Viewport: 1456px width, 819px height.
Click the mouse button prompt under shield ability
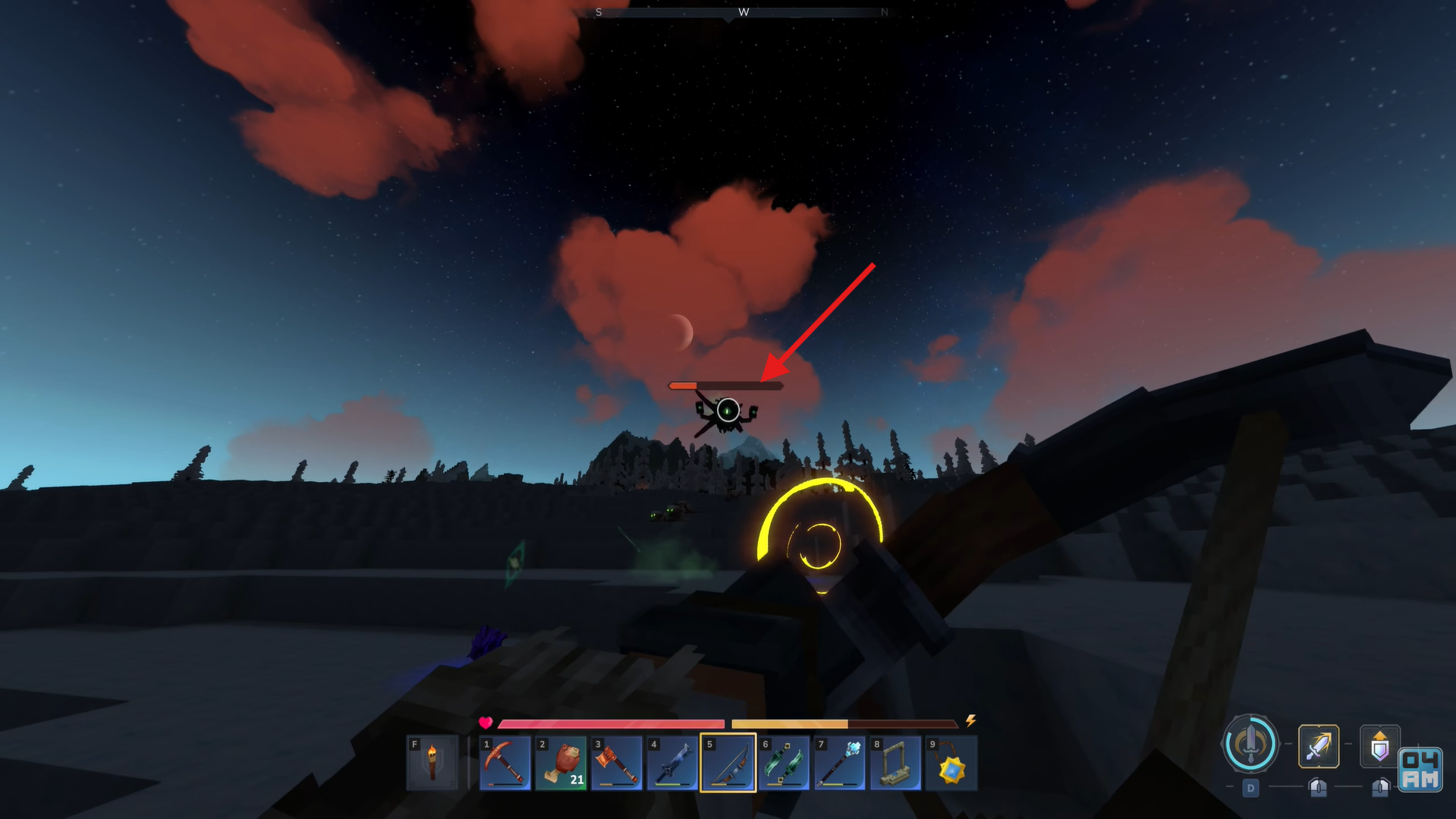click(x=1381, y=788)
